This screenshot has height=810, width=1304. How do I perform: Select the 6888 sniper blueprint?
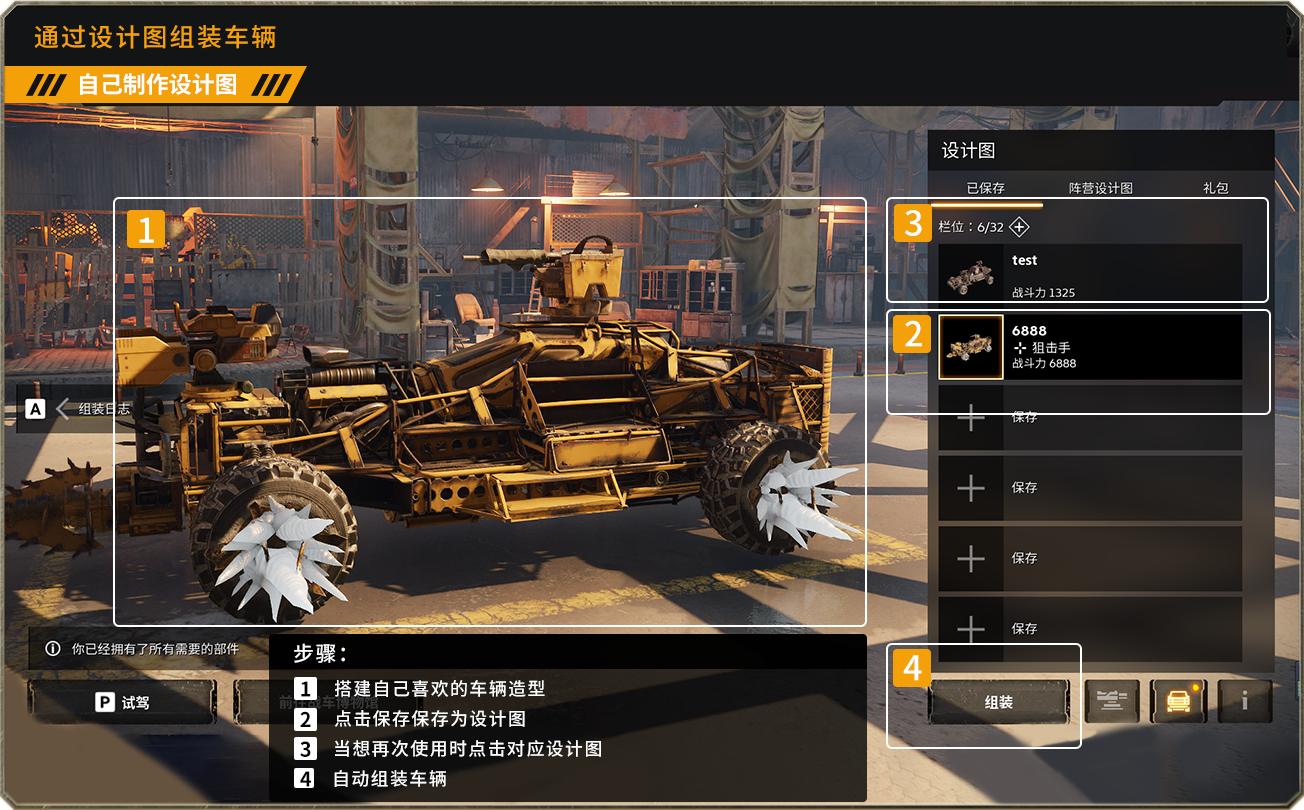tap(1090, 347)
